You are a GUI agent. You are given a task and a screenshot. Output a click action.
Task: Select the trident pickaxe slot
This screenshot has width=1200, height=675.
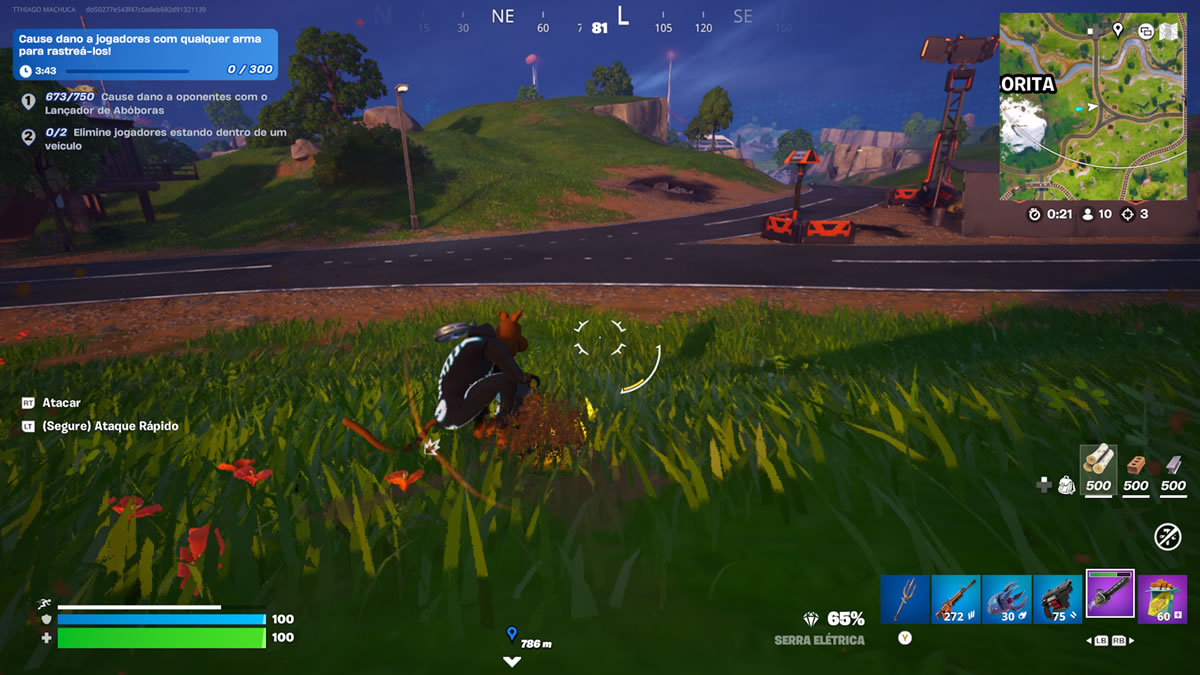coord(905,599)
